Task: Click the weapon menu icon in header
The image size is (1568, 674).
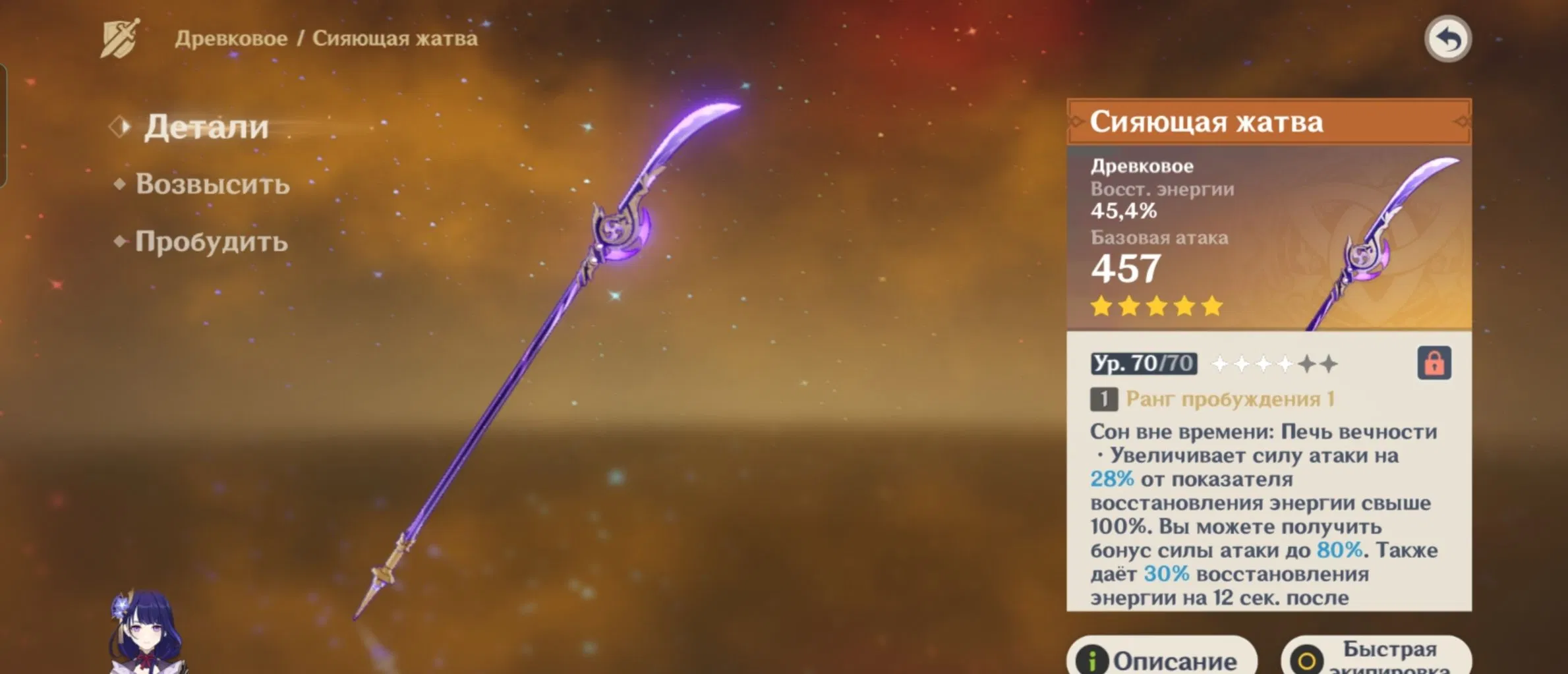Action: click(120, 38)
